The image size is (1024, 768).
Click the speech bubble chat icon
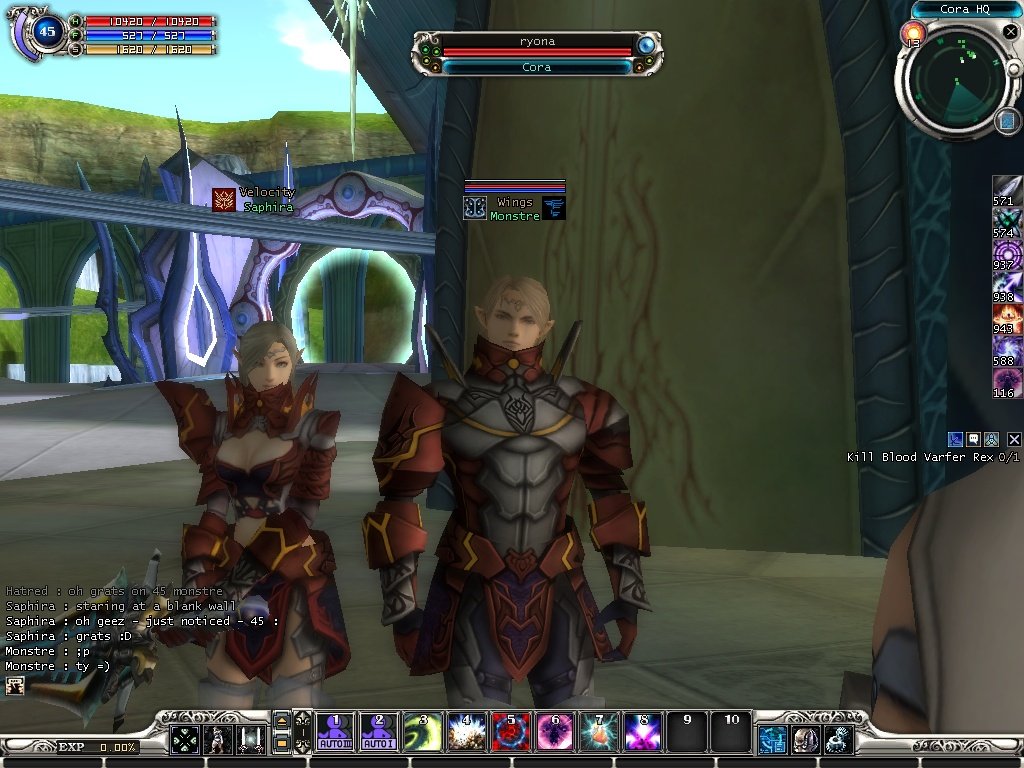(973, 439)
